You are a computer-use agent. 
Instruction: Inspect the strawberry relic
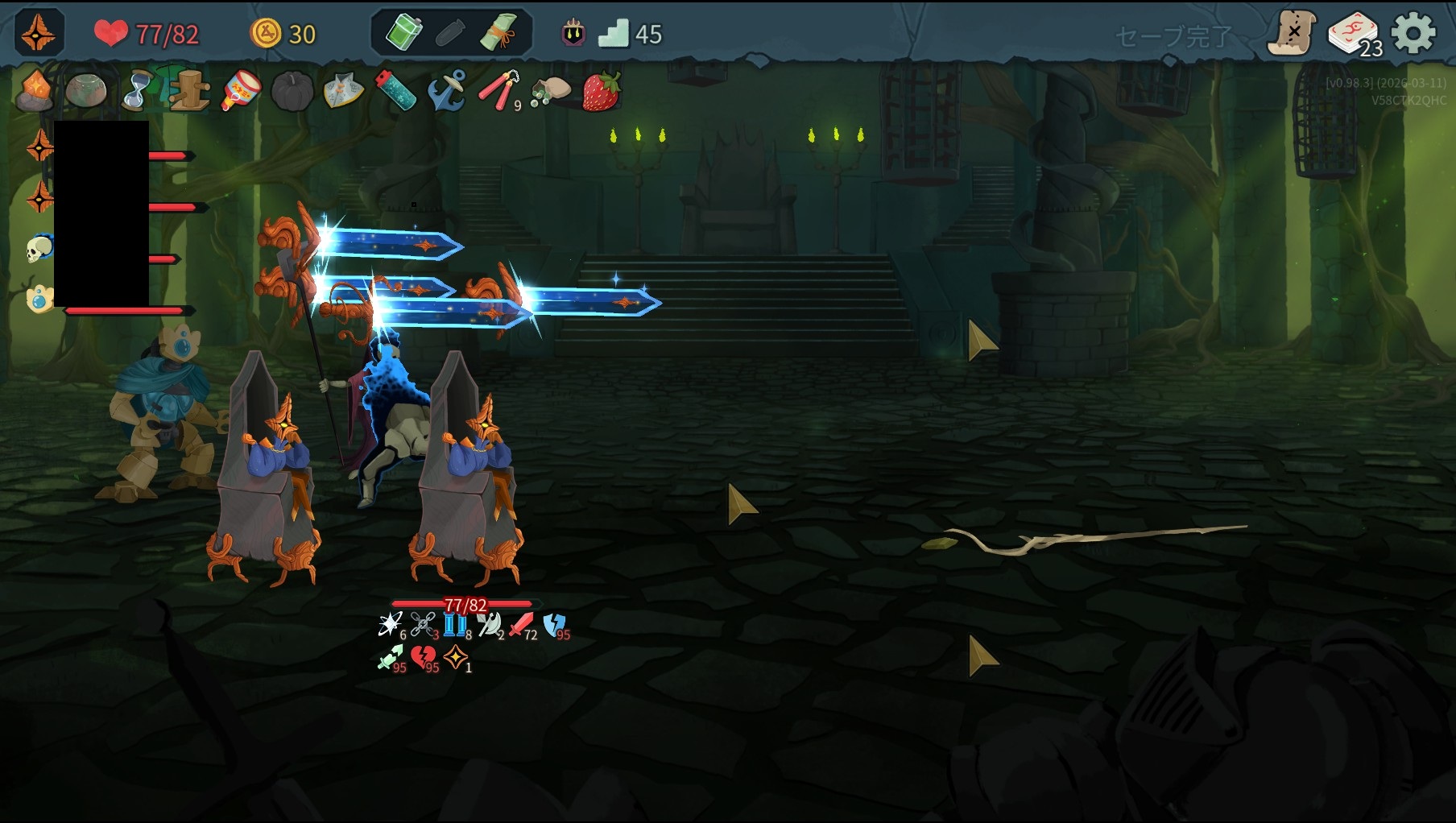(601, 91)
